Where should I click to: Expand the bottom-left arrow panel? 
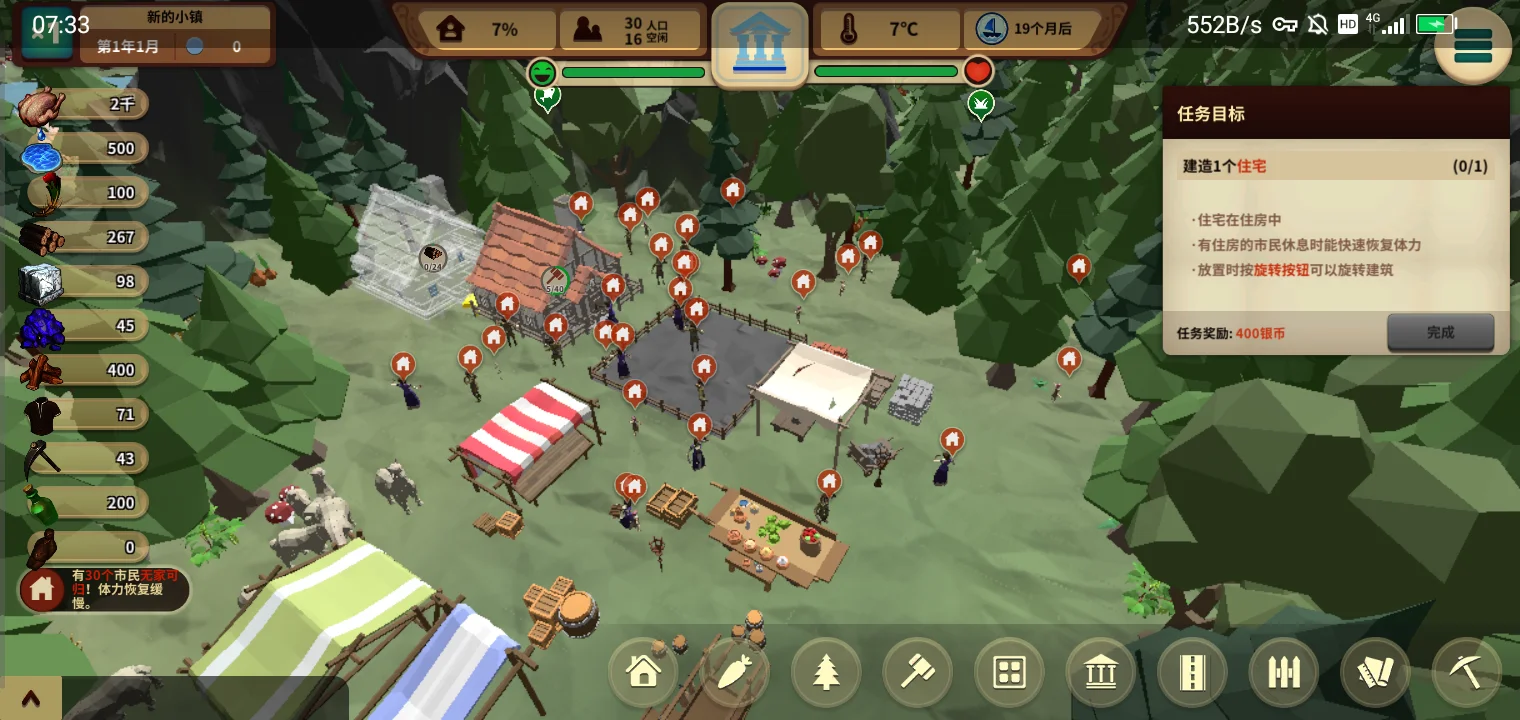pos(30,698)
